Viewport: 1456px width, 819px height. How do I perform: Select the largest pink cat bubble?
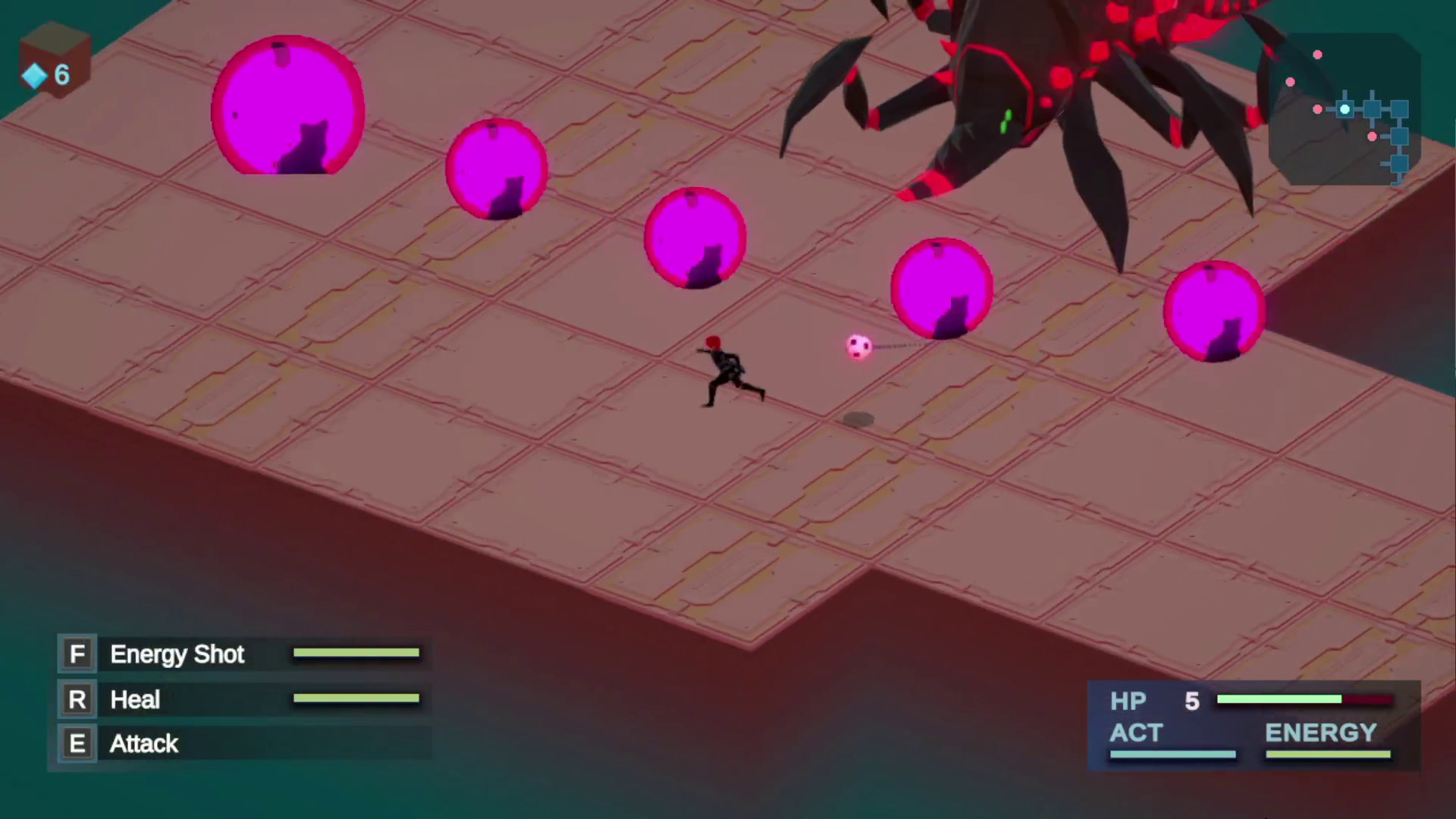point(288,106)
